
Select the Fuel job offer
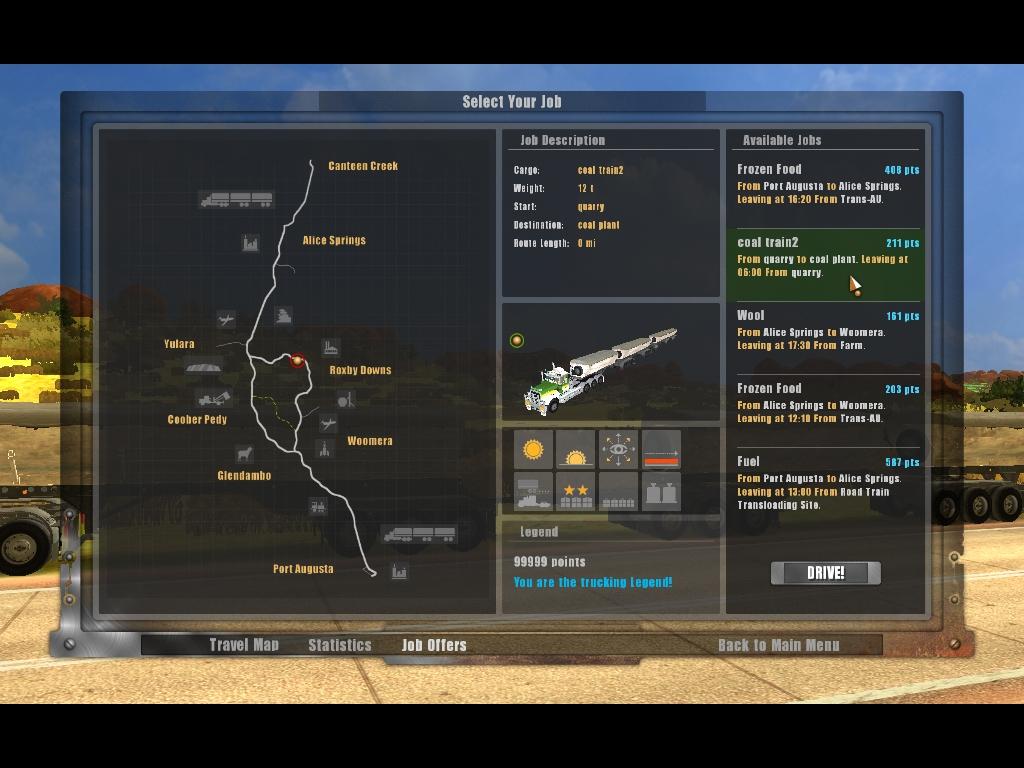point(826,483)
